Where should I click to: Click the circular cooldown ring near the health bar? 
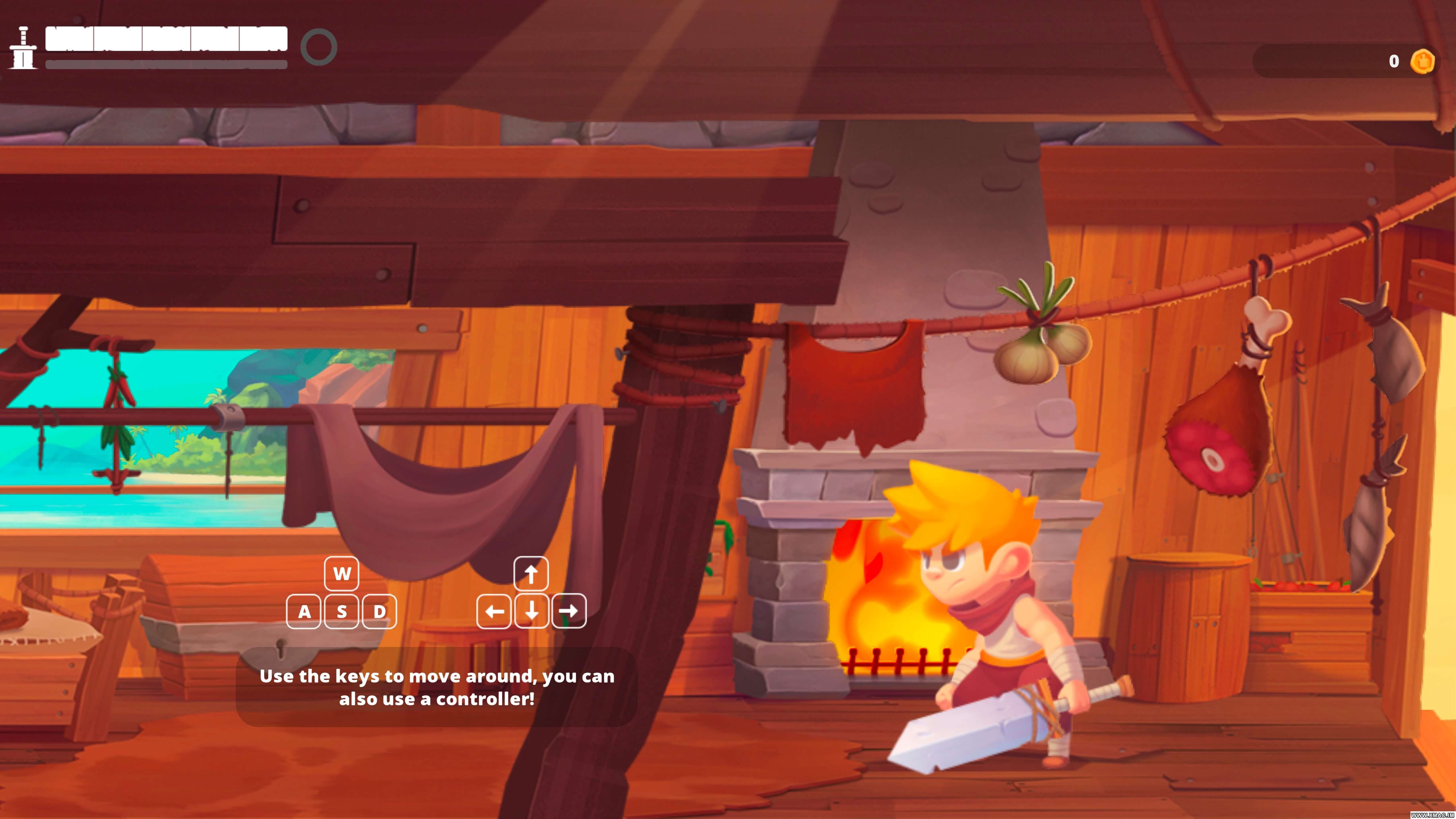(319, 47)
